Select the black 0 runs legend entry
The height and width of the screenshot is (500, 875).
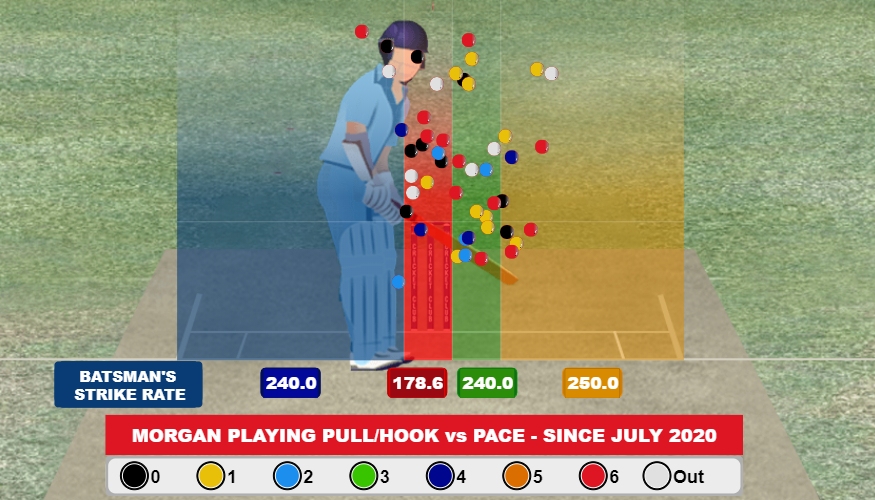click(x=133, y=476)
